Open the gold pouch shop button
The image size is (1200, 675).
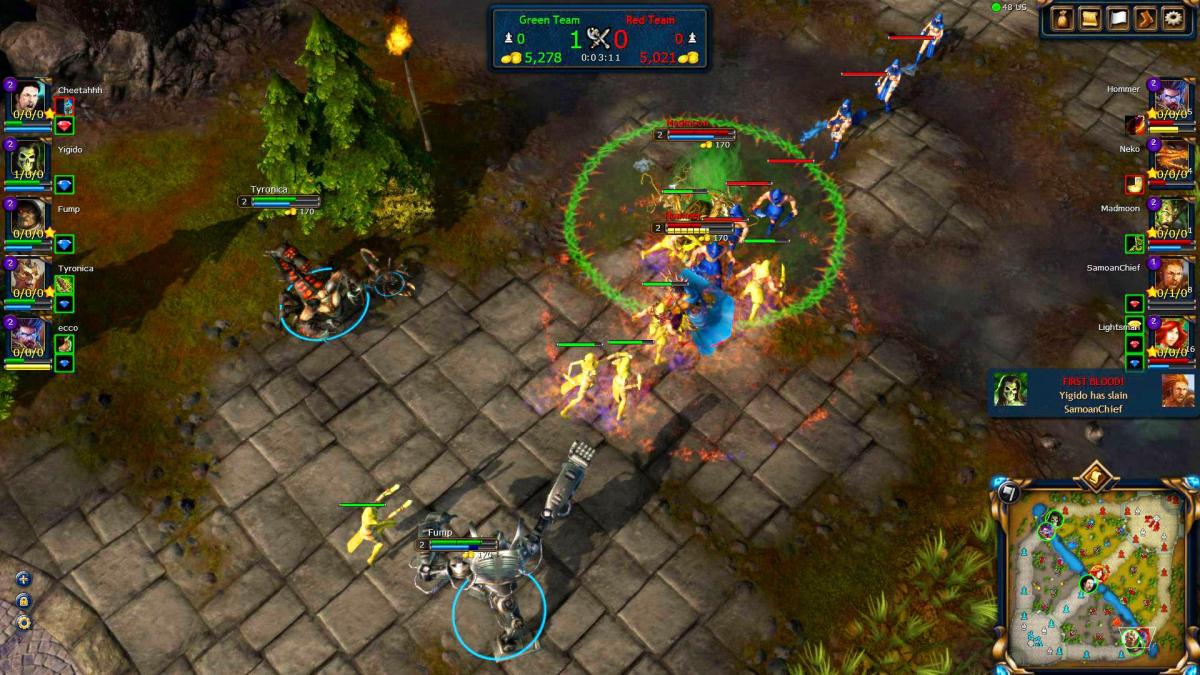point(1062,18)
